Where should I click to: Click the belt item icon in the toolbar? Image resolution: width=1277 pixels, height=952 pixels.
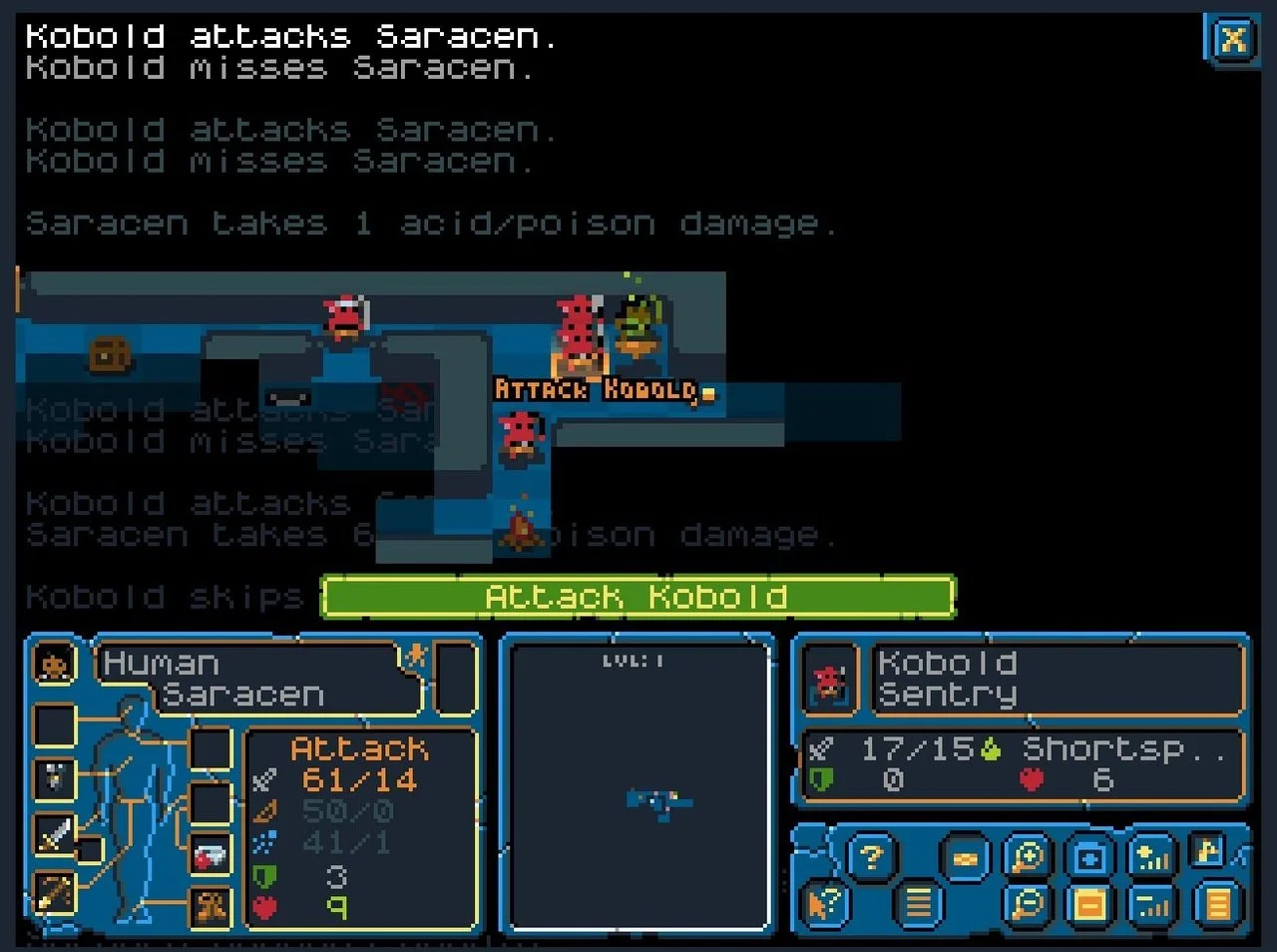point(965,857)
